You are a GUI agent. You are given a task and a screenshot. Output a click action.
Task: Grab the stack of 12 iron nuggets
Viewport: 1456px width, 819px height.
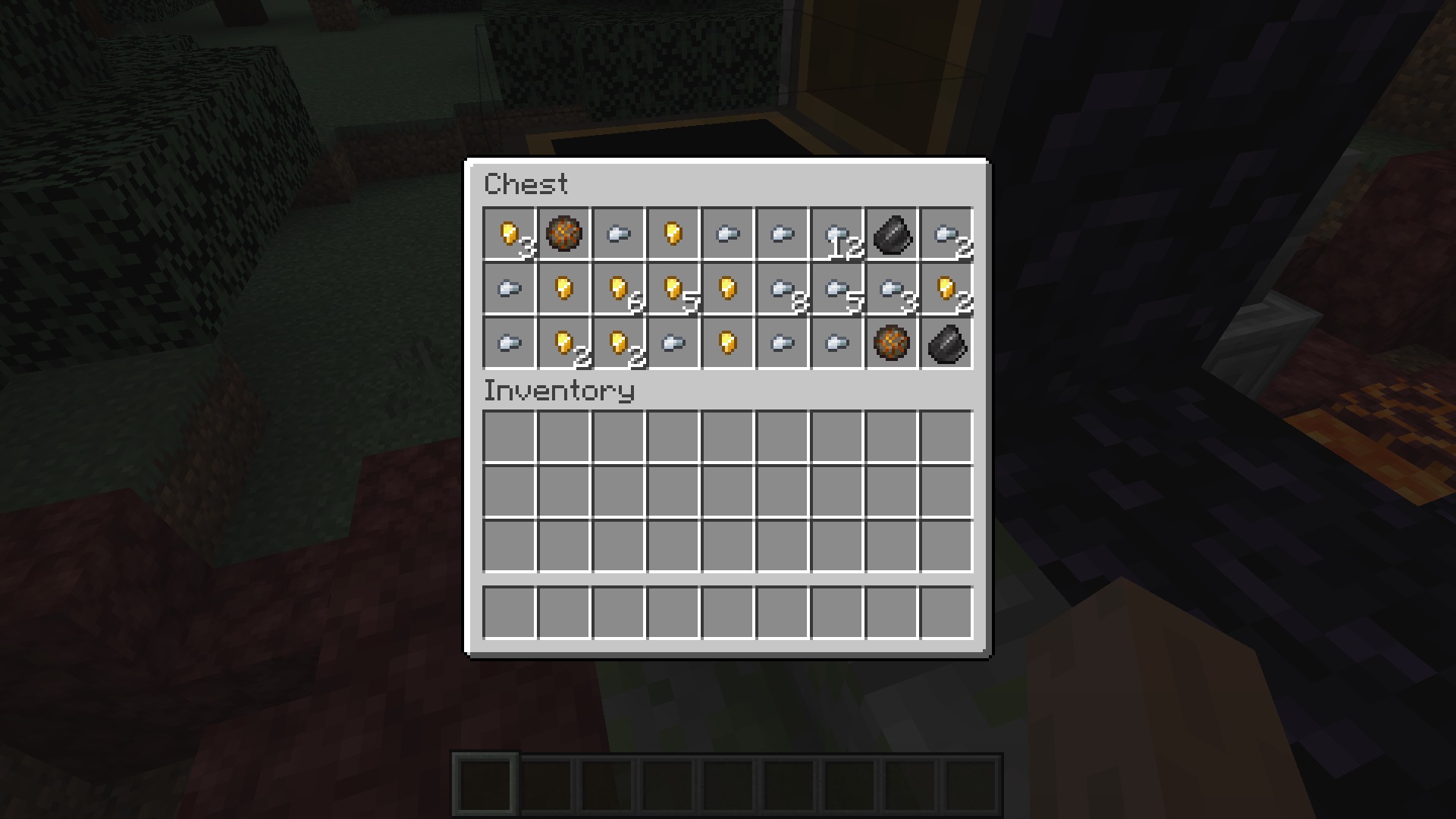point(836,234)
